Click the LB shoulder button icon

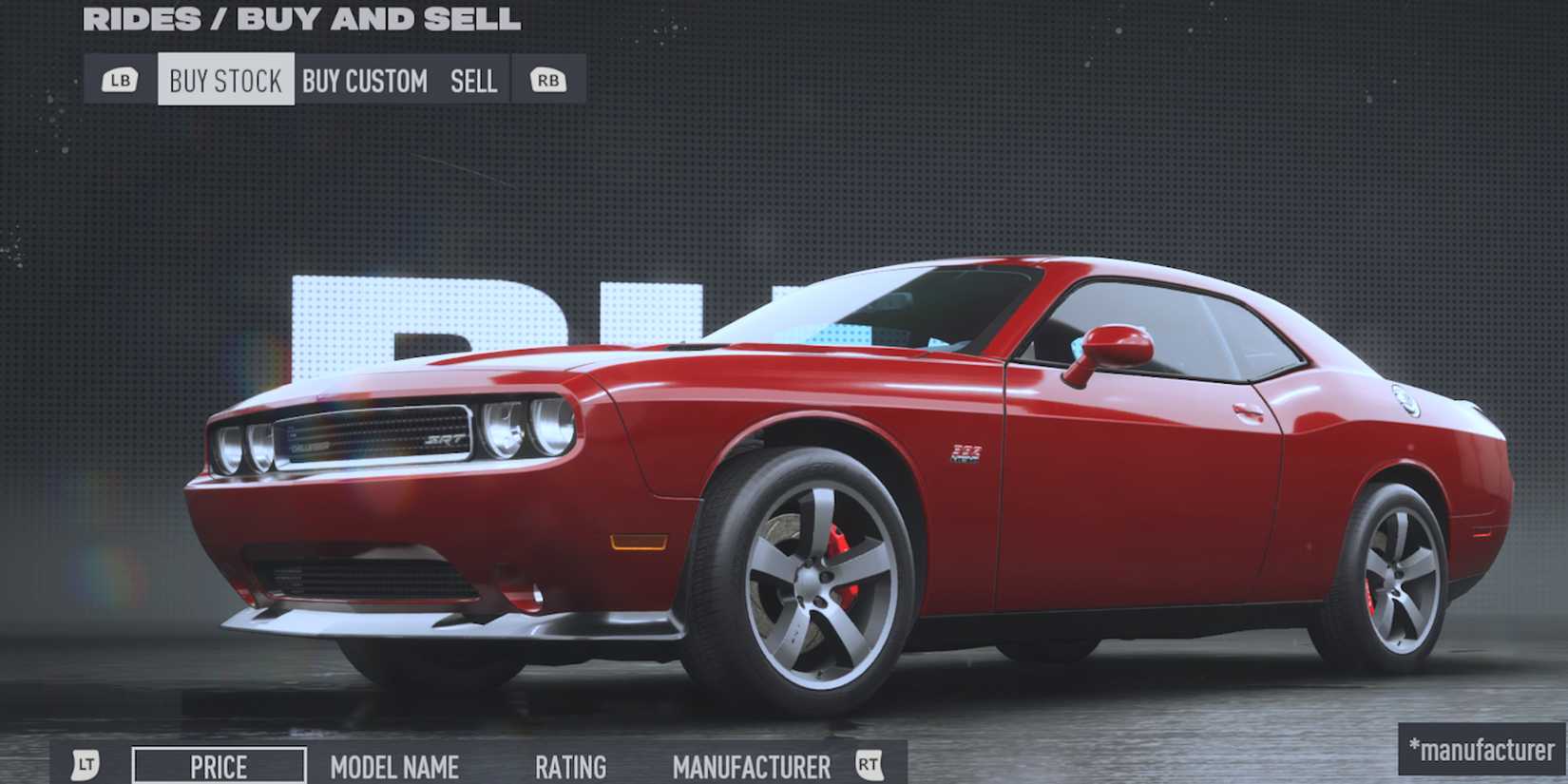coord(119,80)
